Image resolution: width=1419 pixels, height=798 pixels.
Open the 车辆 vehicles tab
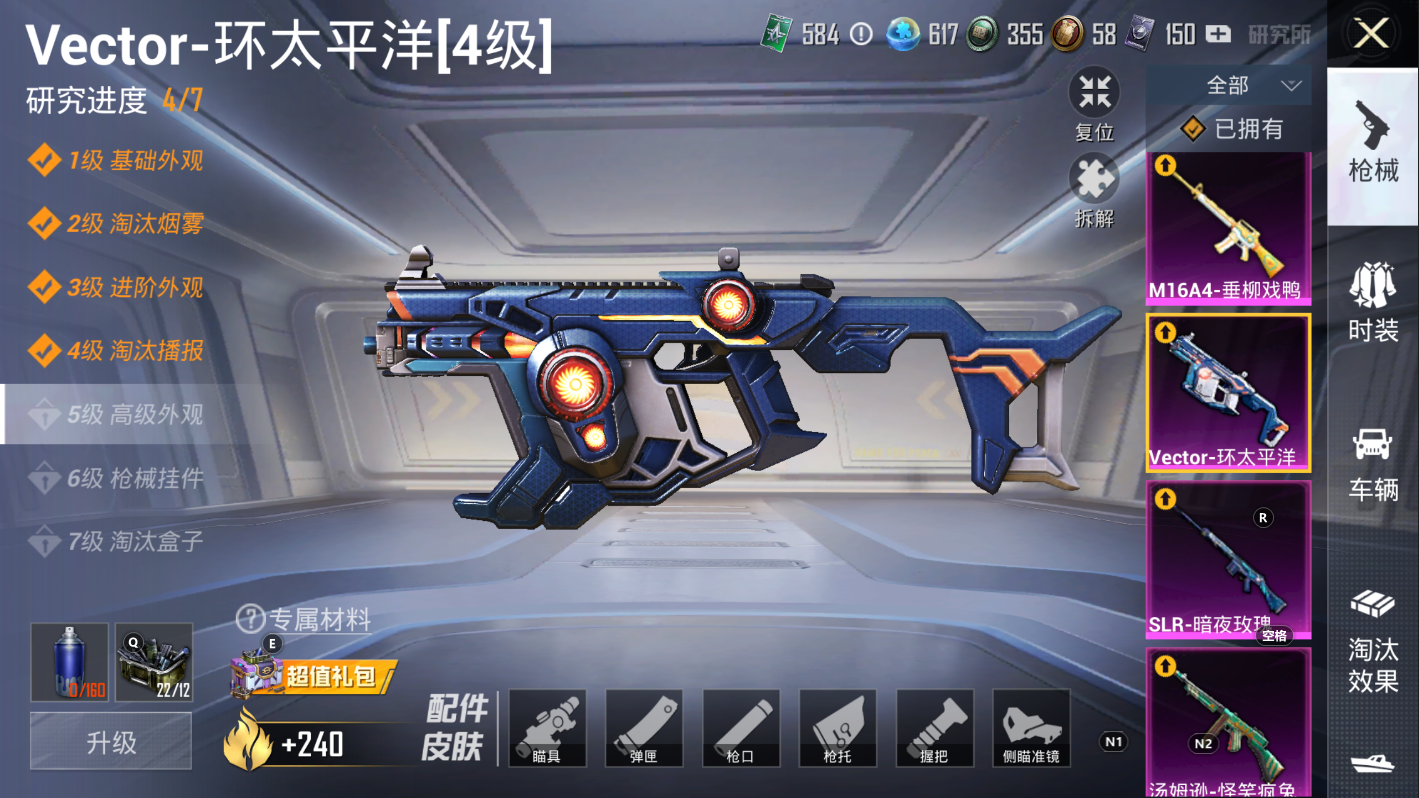click(1373, 462)
